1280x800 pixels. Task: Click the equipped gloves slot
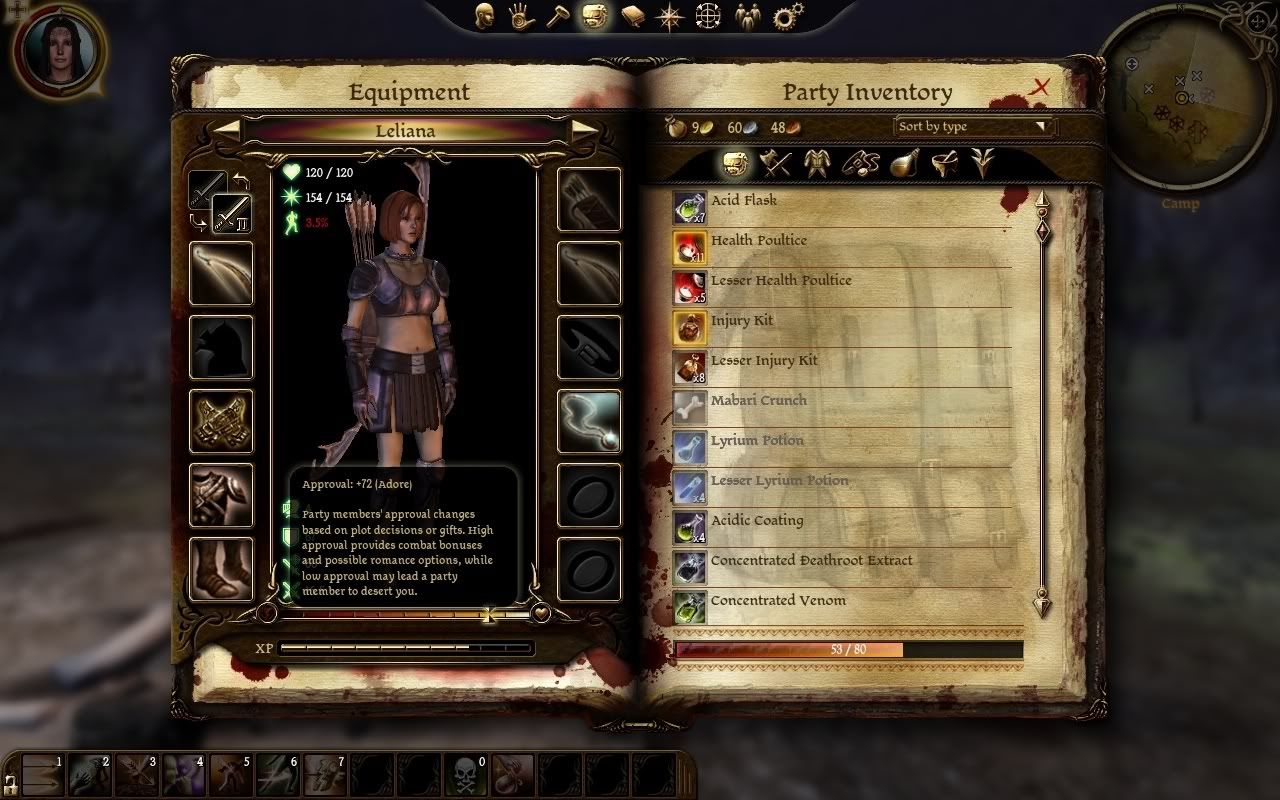point(221,421)
